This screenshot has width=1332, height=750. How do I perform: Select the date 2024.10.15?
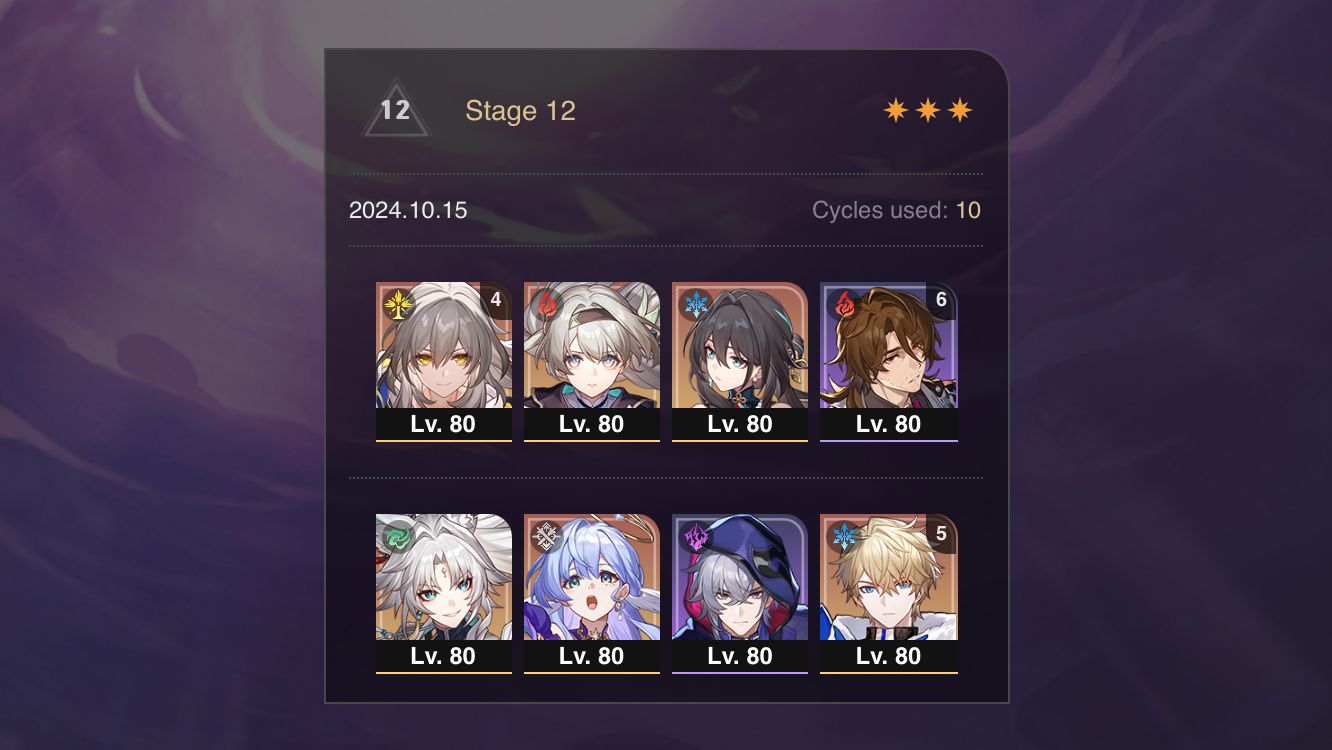[407, 210]
